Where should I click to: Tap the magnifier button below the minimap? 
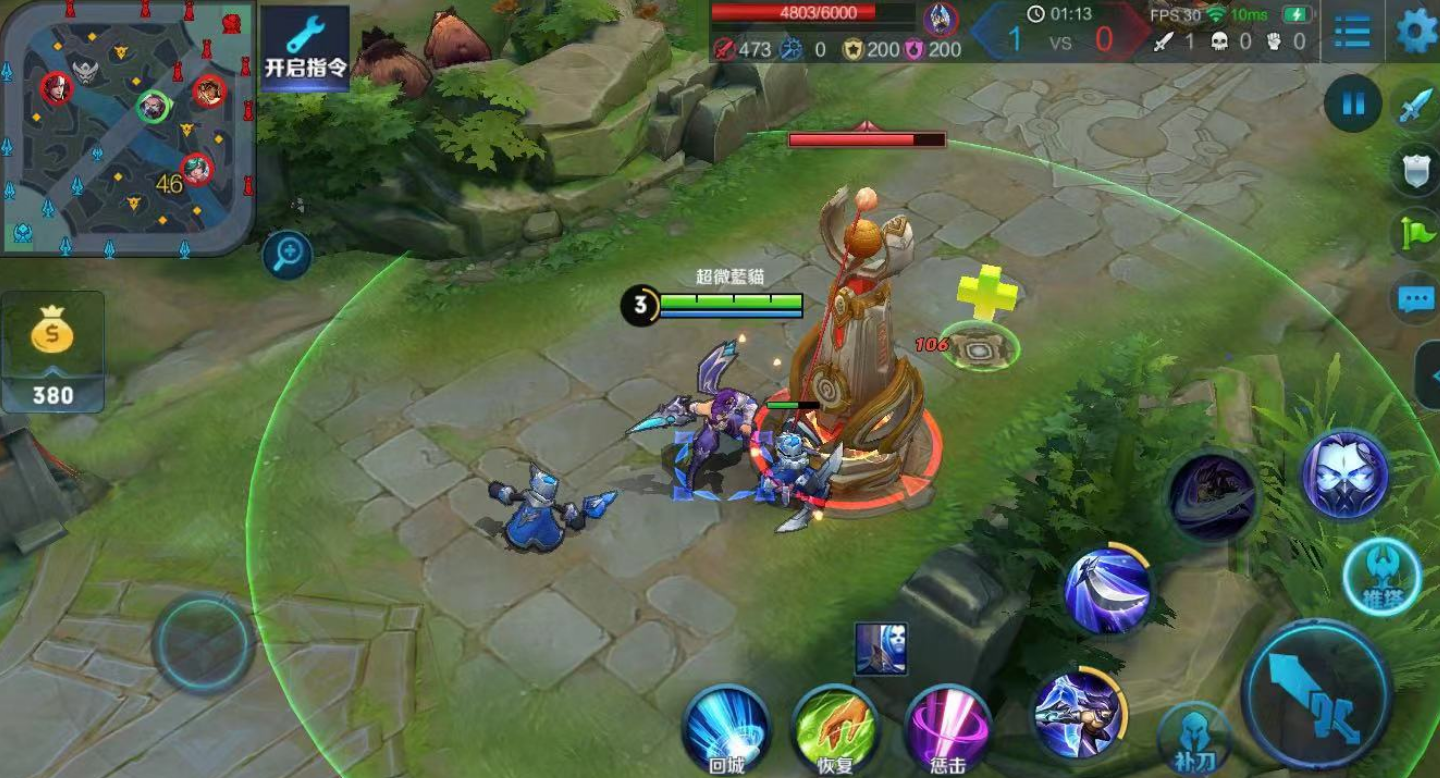(x=287, y=255)
